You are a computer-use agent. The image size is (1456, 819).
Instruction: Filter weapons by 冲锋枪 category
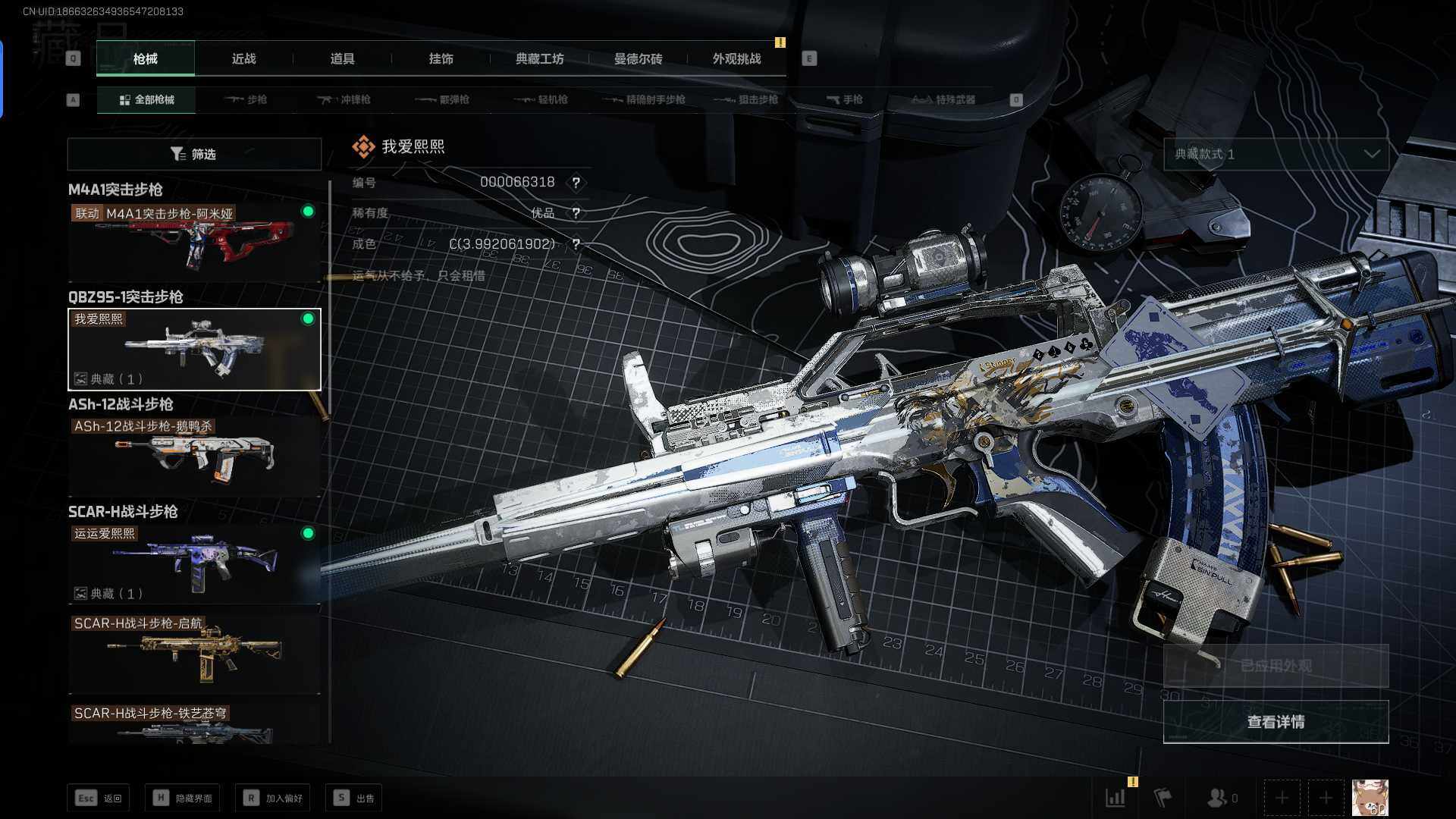[x=344, y=99]
